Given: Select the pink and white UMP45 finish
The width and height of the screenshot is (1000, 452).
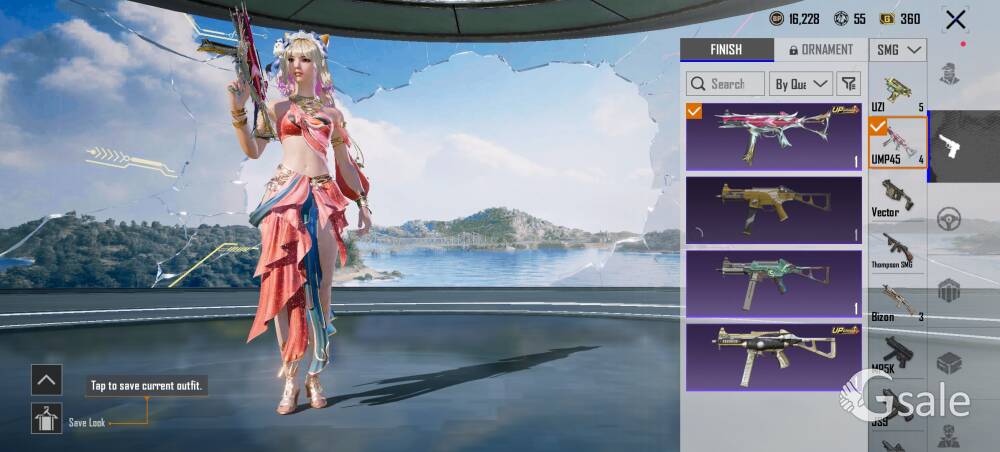Looking at the screenshot, I should point(774,136).
